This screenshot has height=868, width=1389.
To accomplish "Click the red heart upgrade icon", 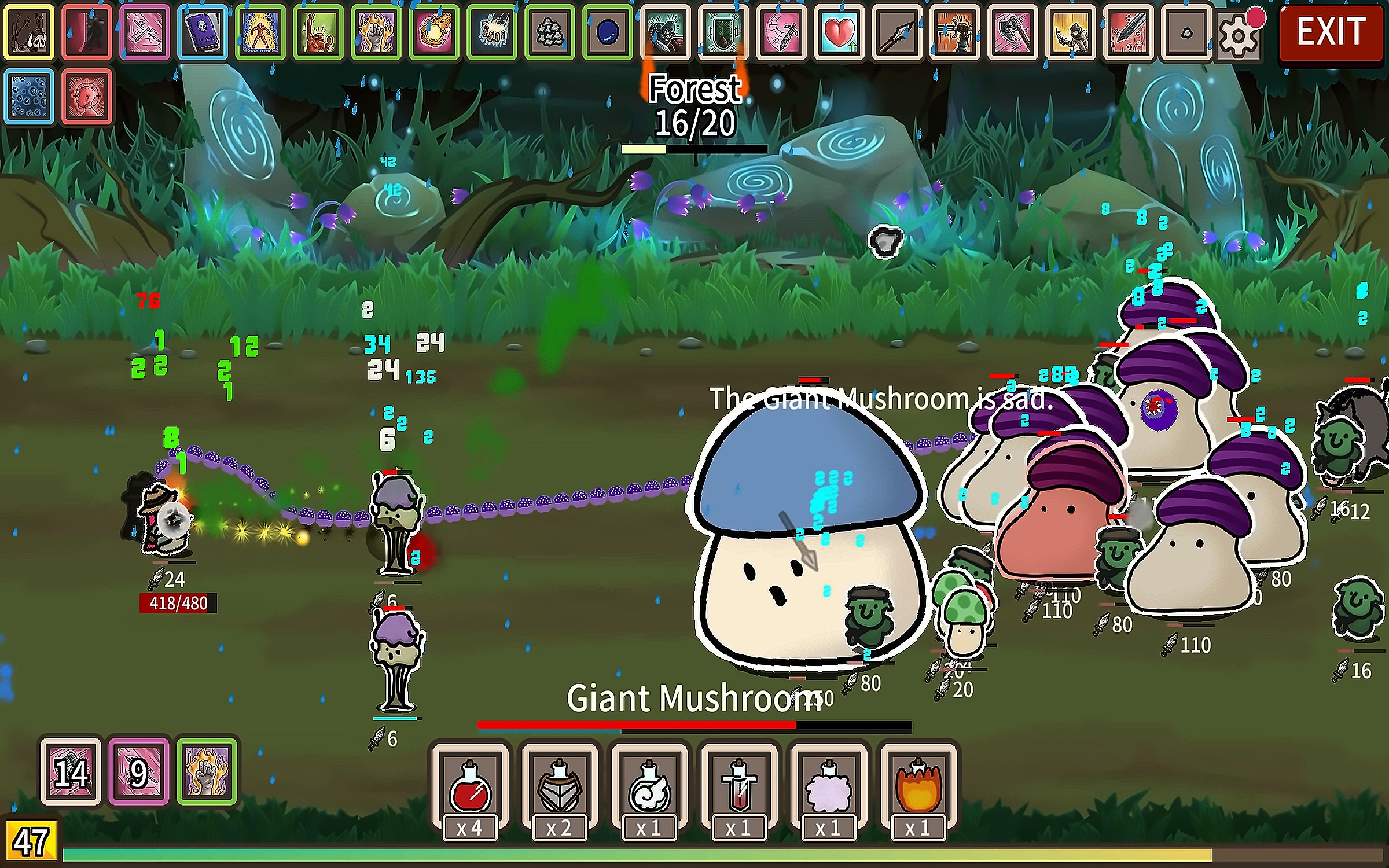I will pyautogui.click(x=839, y=32).
